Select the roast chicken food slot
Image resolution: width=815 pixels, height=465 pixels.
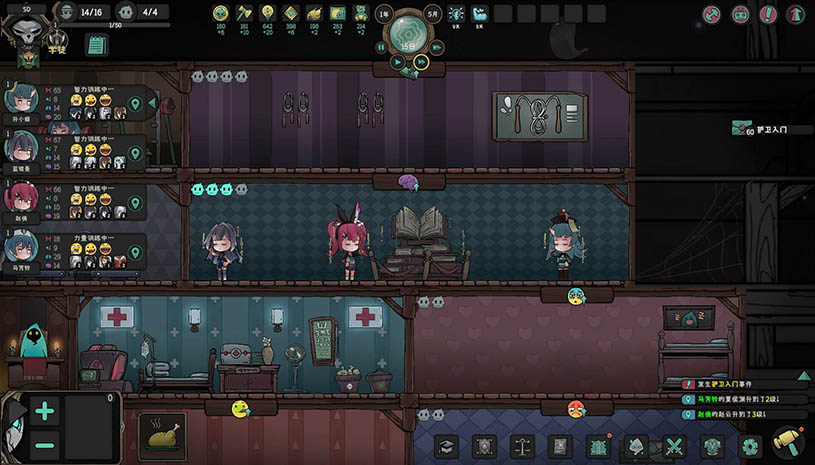point(161,437)
